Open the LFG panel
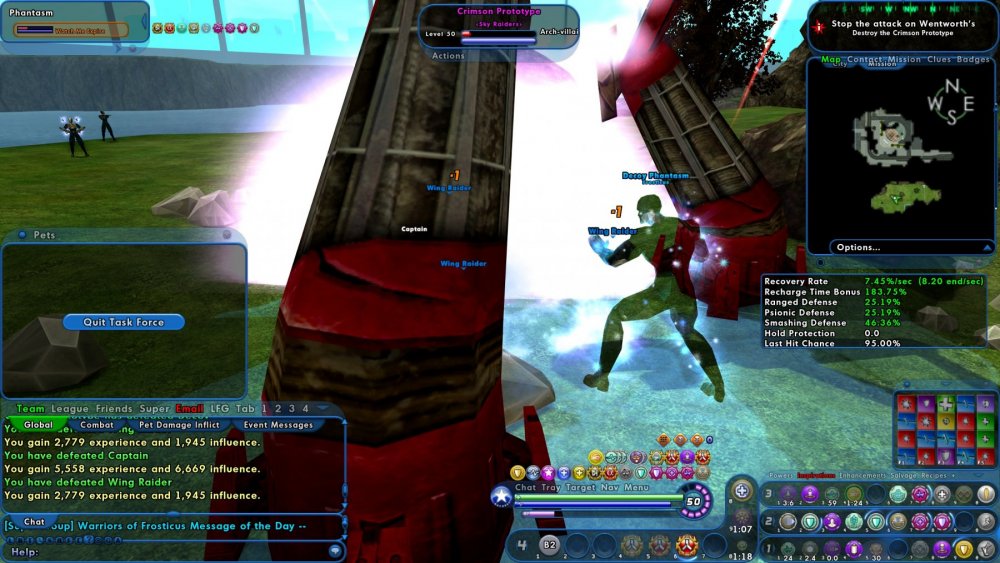 (219, 409)
